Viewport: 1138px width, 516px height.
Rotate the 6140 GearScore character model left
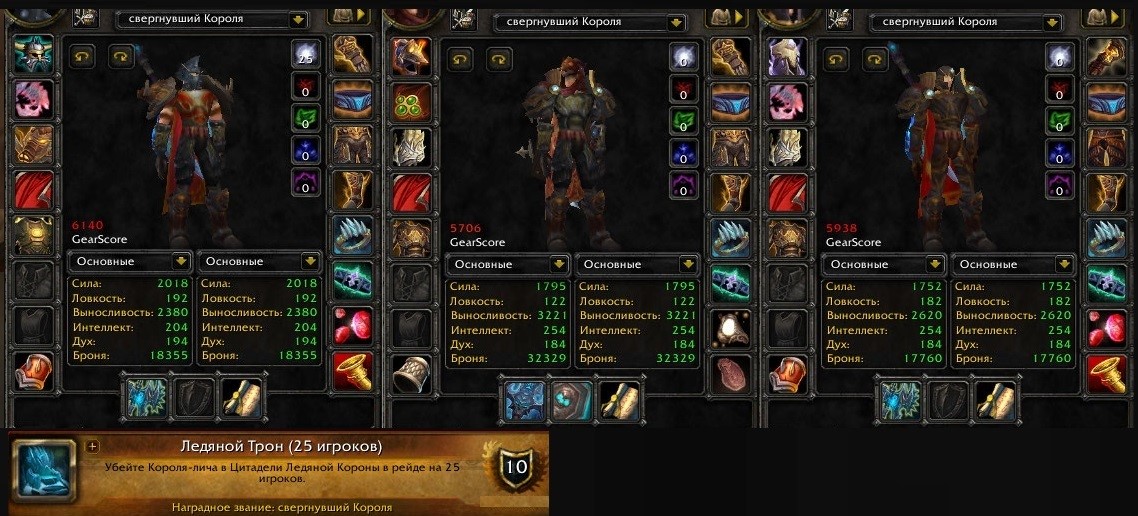click(x=83, y=57)
